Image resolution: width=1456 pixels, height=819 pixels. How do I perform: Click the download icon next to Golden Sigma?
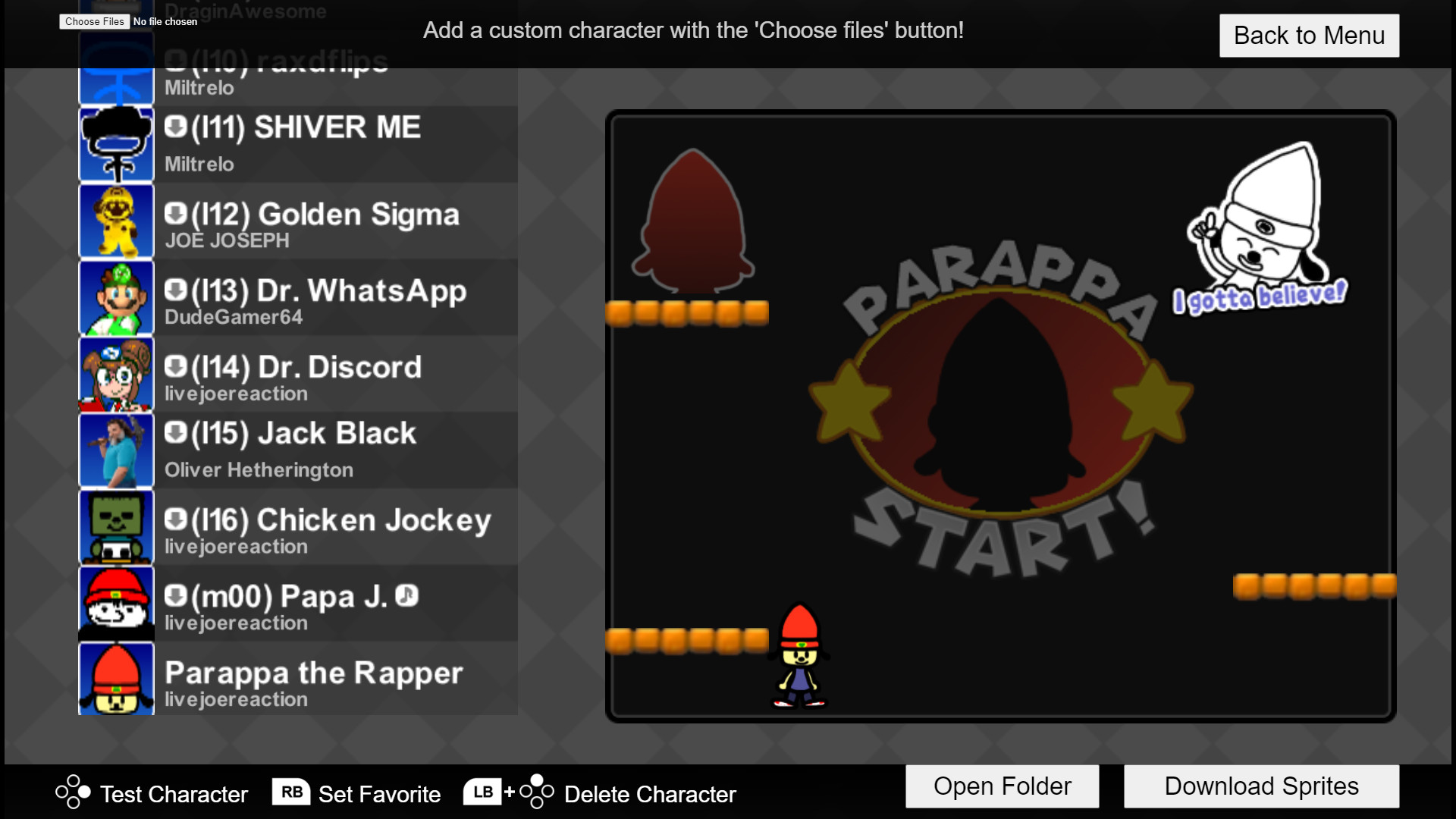point(175,213)
